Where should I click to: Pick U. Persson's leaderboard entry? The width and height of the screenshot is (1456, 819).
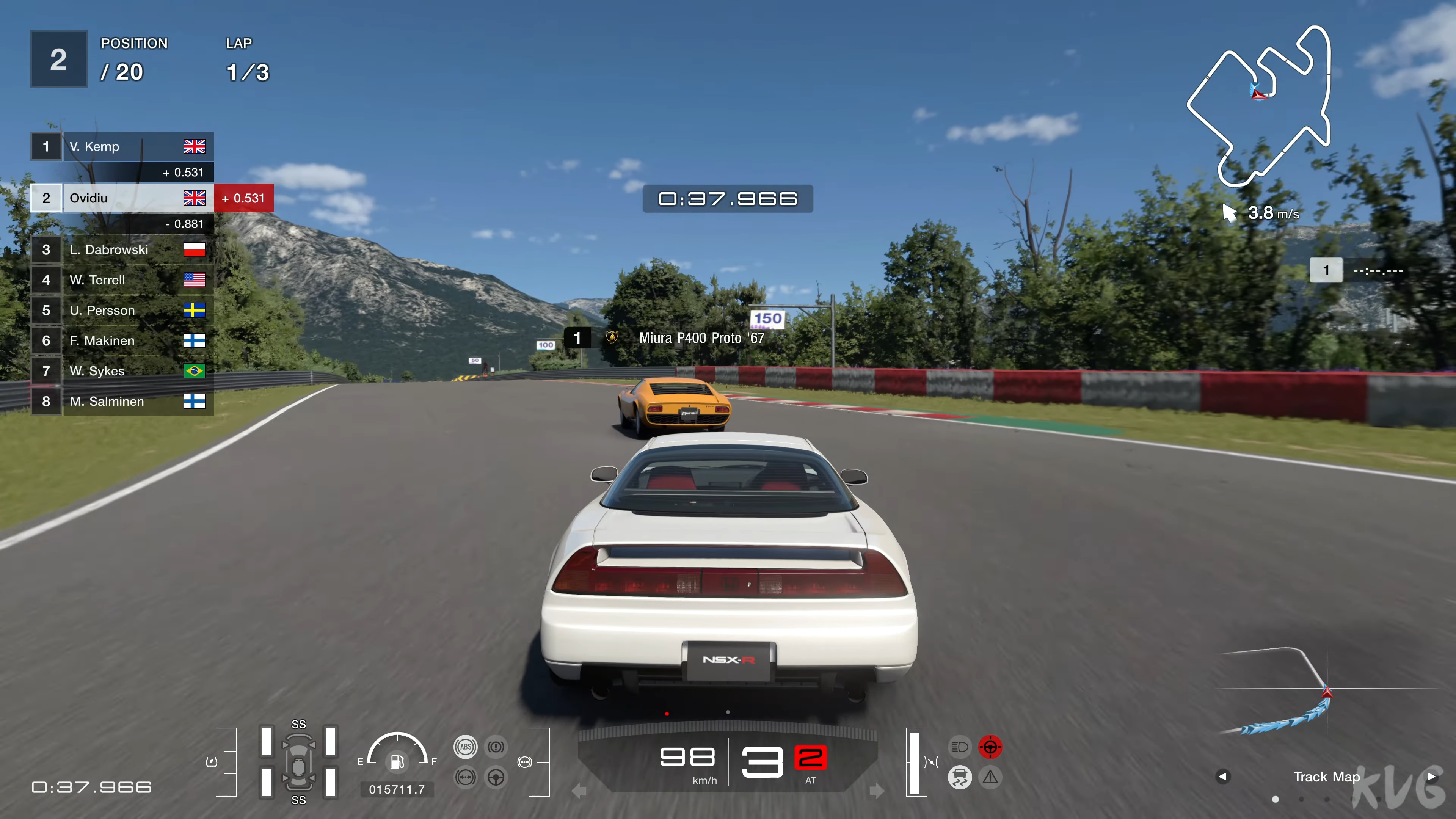pyautogui.click(x=121, y=310)
